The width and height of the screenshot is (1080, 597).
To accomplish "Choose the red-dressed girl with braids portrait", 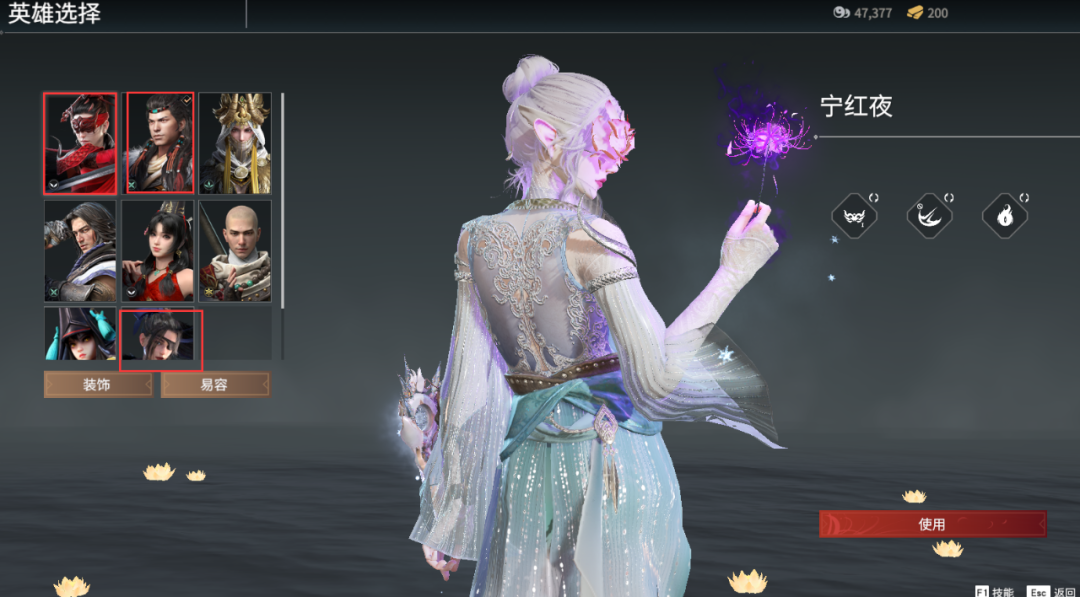I will click(x=159, y=250).
